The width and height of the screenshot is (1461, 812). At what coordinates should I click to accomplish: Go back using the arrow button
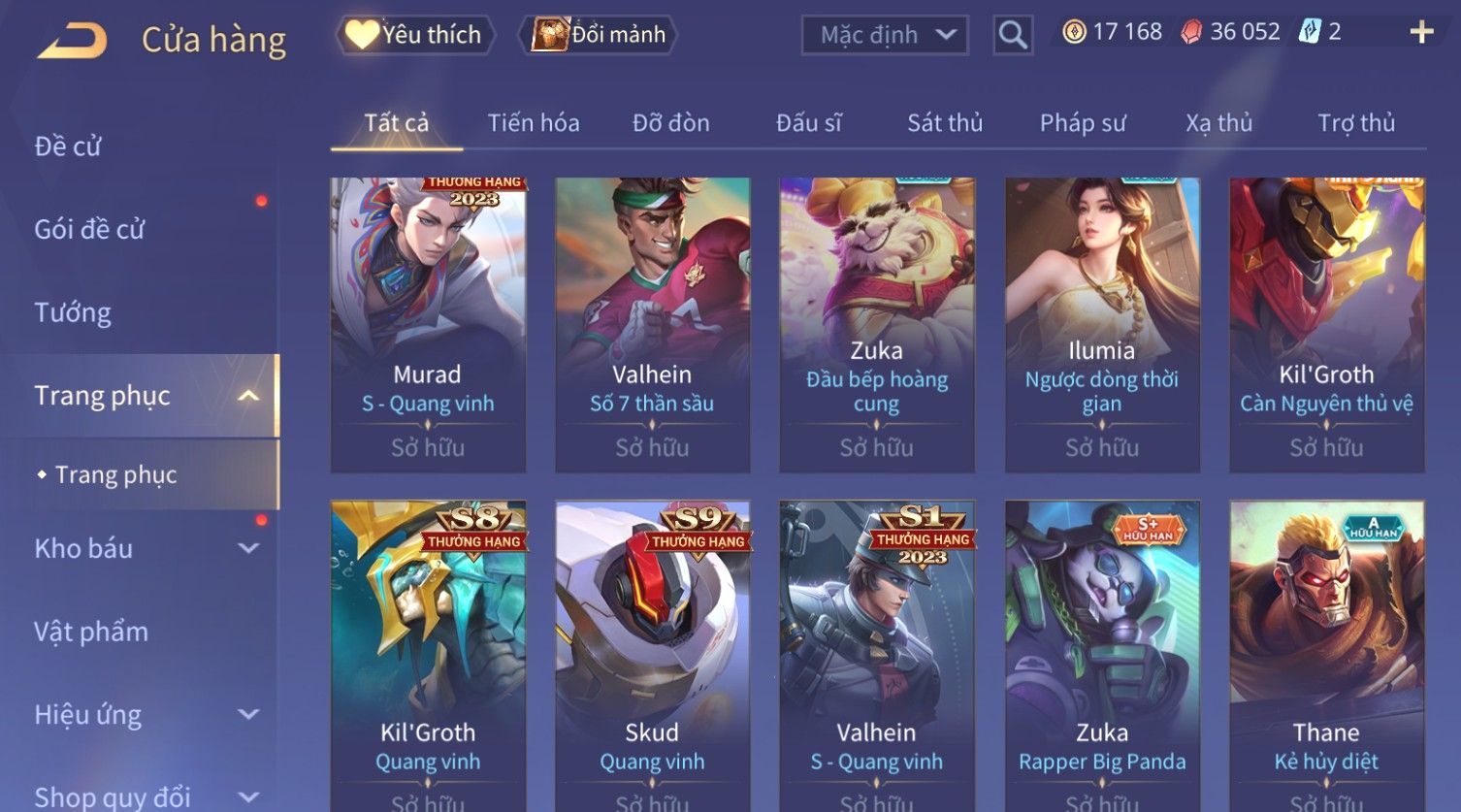click(72, 41)
